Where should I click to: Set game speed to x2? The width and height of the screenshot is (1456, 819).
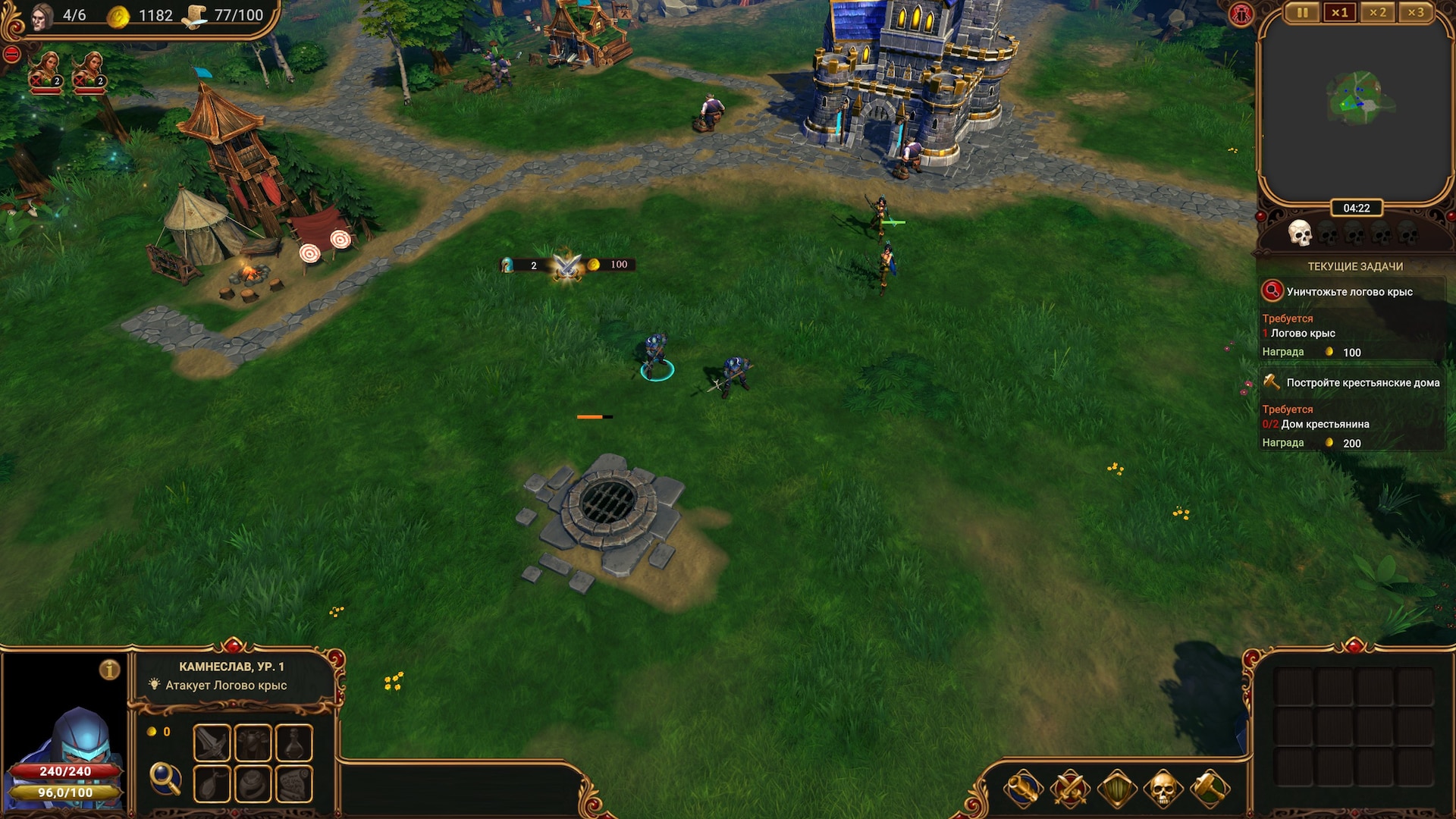coord(1378,13)
